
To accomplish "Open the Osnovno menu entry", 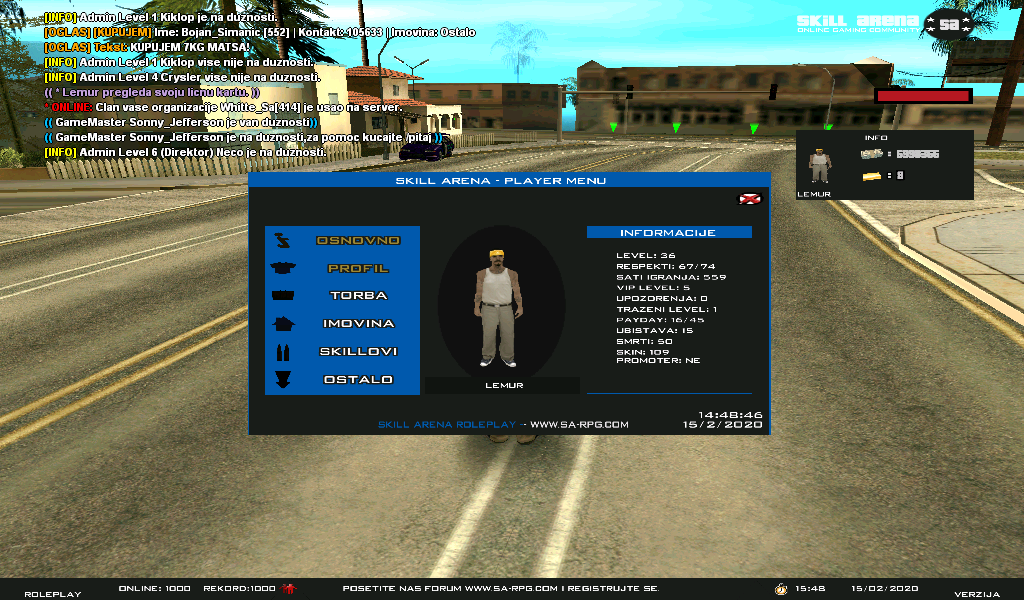I will pyautogui.click(x=358, y=241).
